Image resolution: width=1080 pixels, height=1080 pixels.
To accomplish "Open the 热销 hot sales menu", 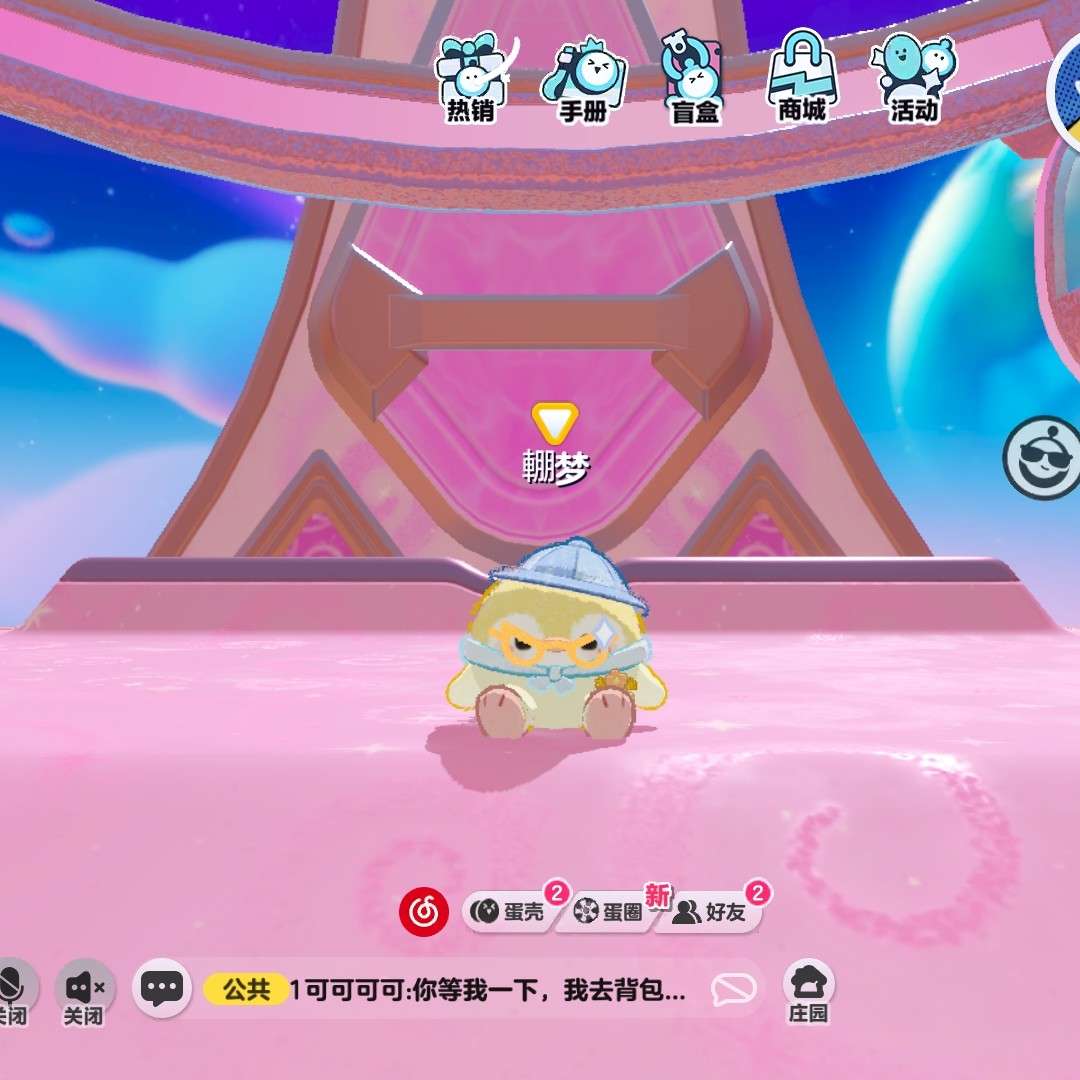I will tap(472, 78).
